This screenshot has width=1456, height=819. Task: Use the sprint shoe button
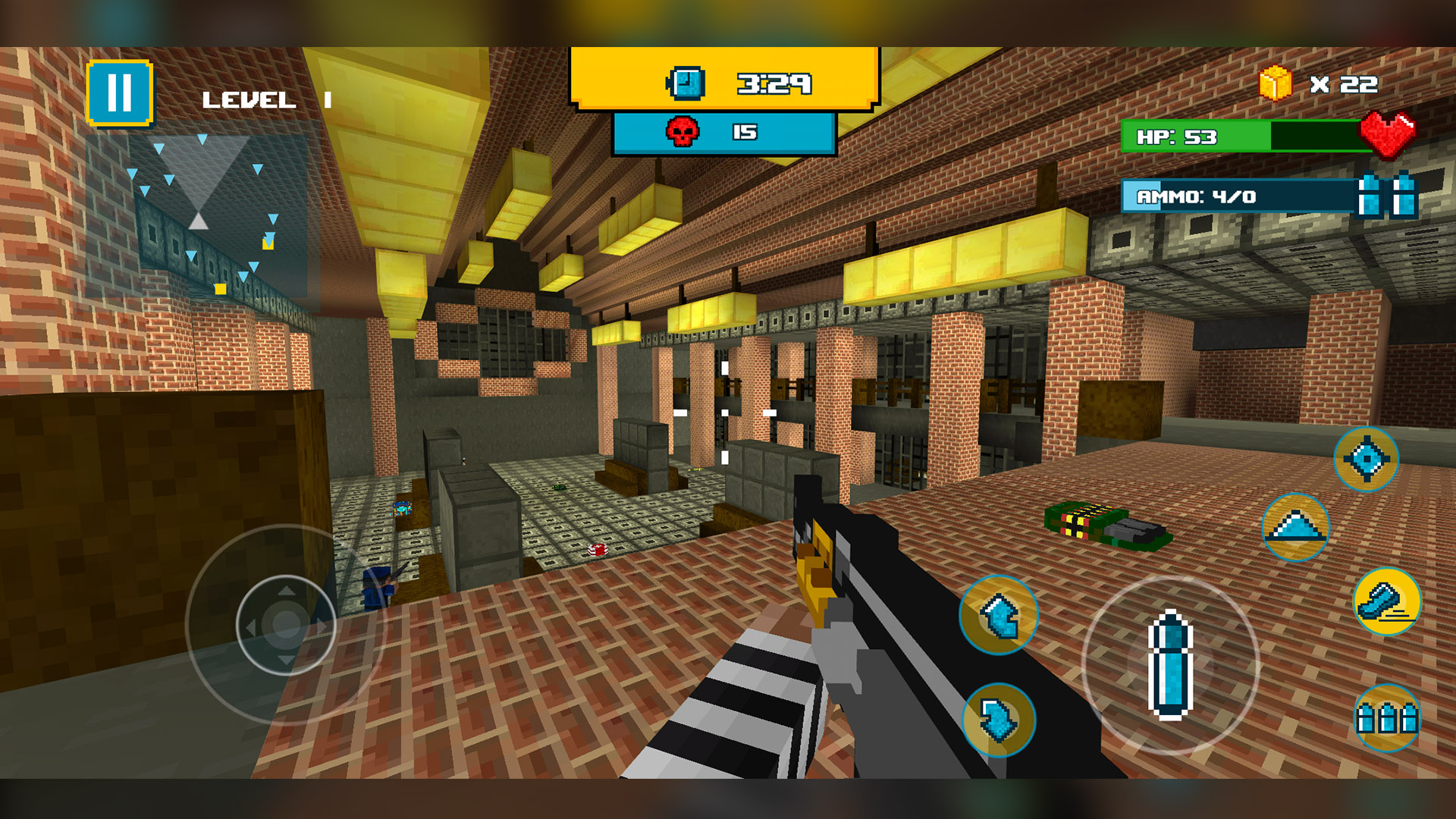(x=1387, y=601)
